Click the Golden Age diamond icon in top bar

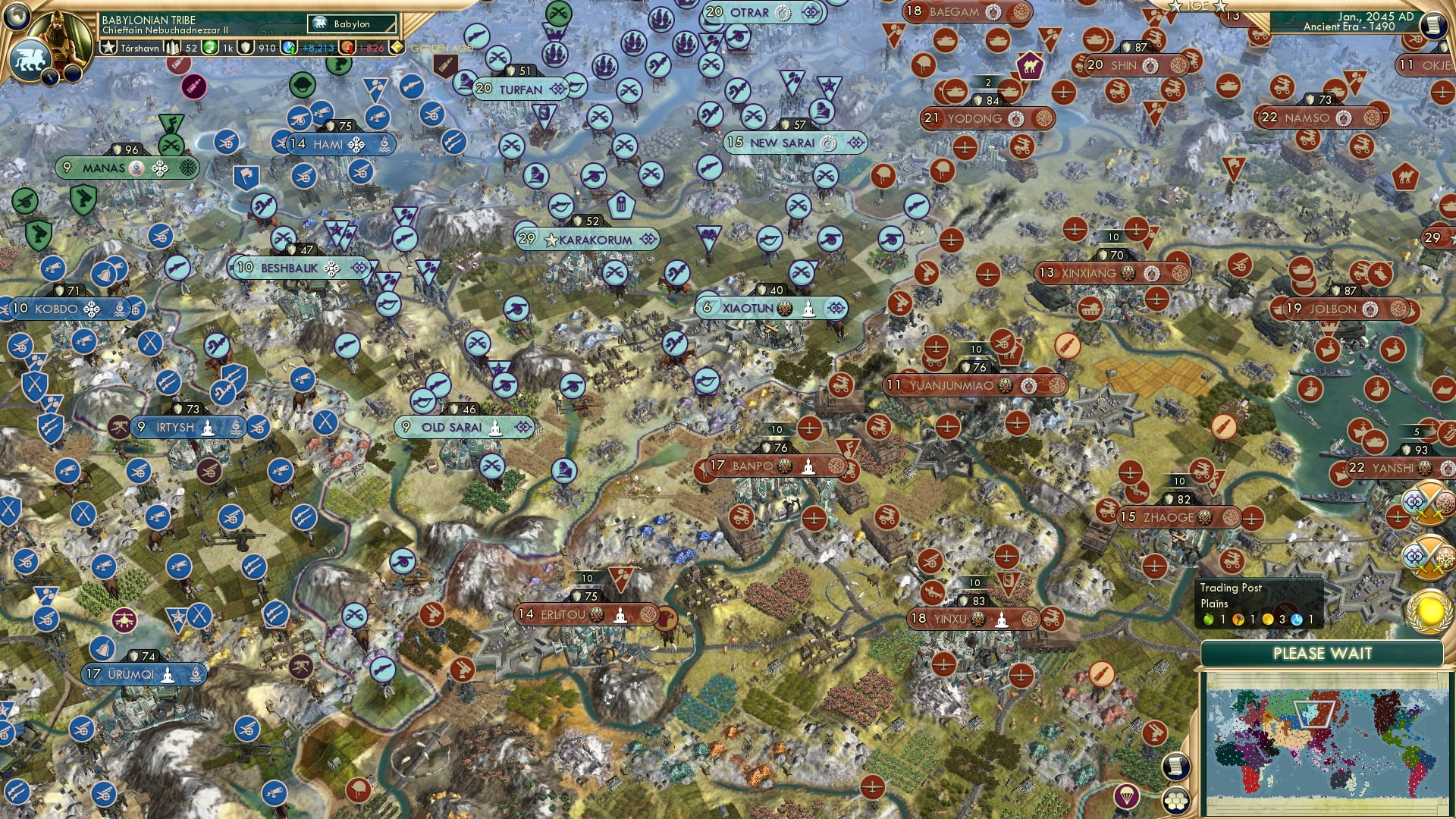point(397,48)
